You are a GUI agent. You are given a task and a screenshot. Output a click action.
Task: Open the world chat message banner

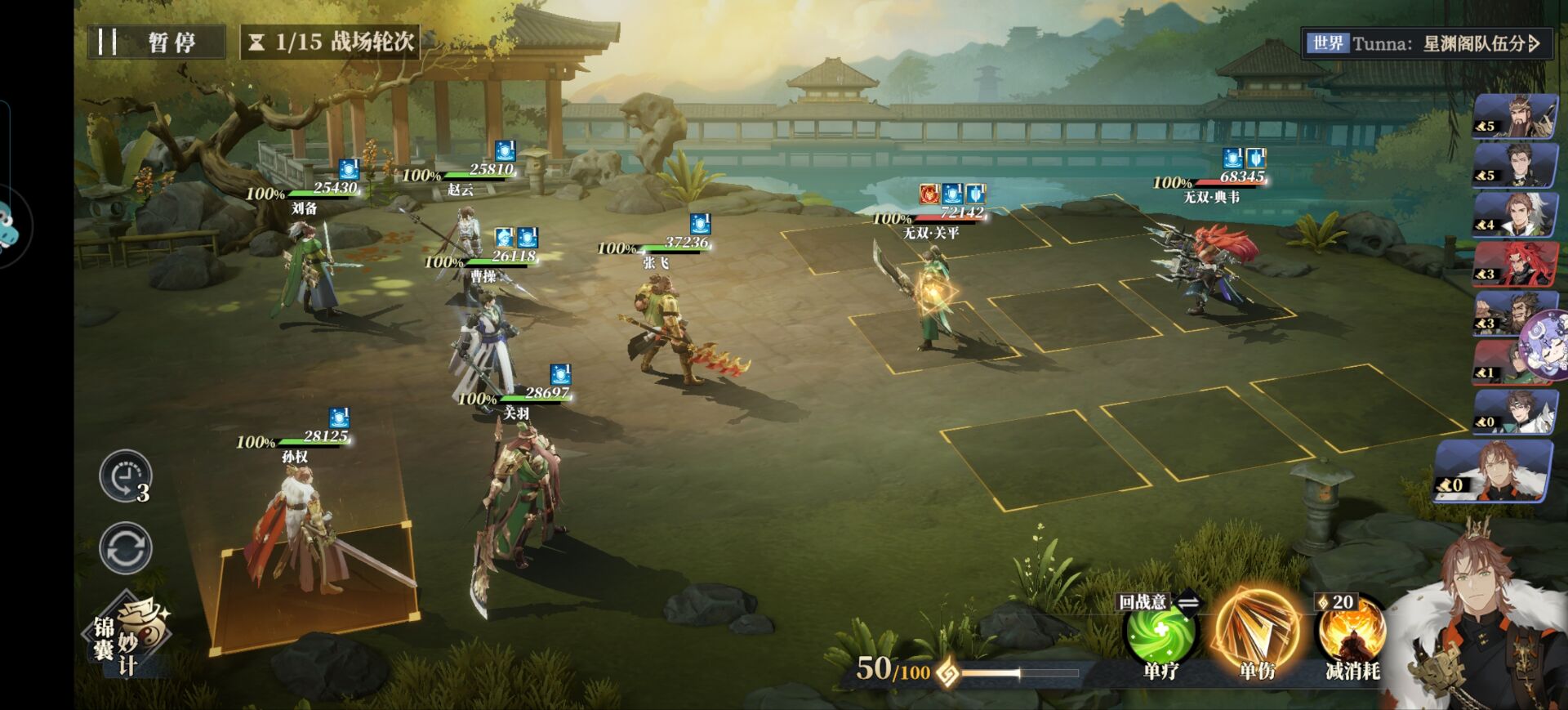click(1424, 43)
